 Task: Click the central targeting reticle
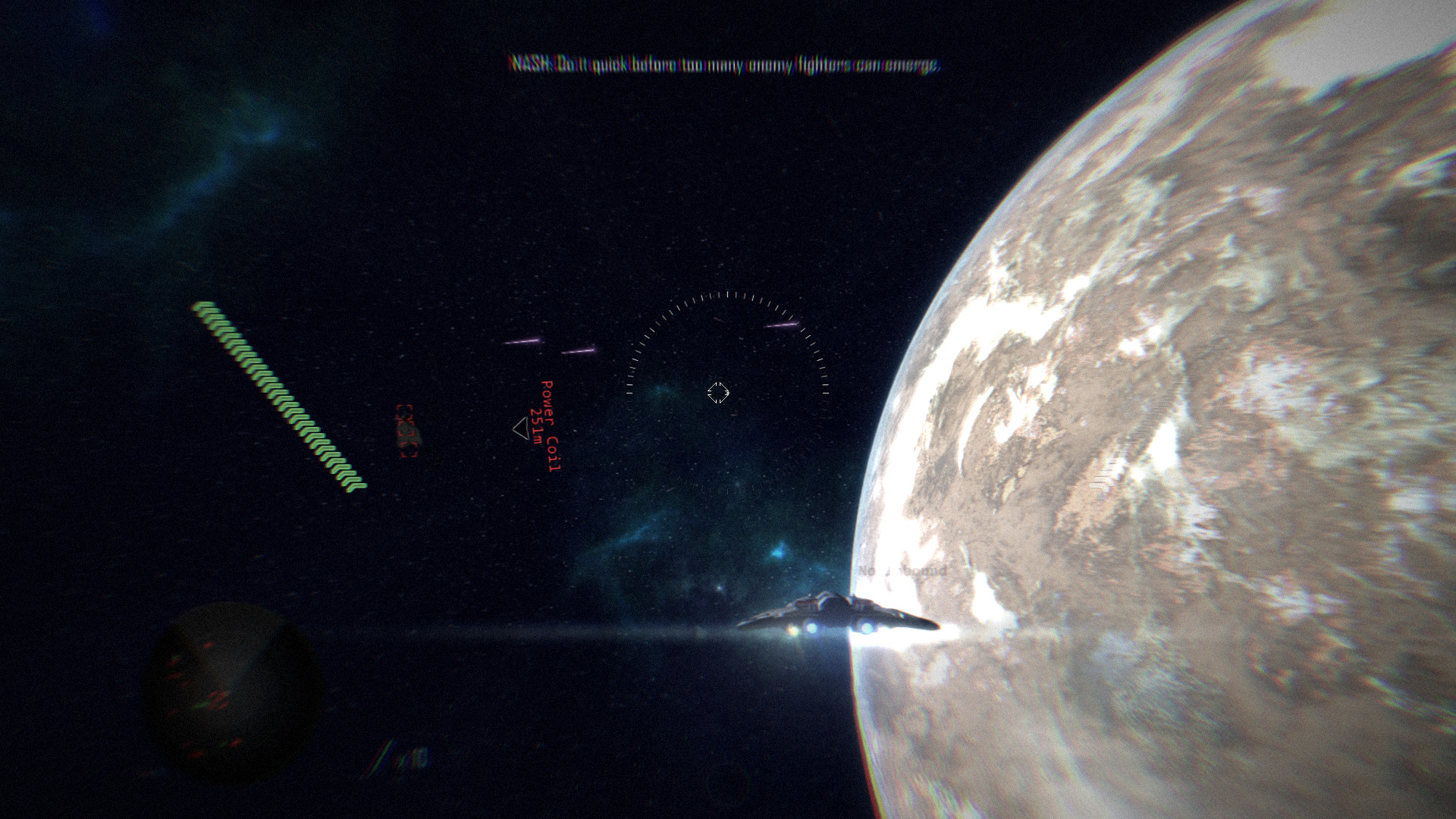point(717,393)
